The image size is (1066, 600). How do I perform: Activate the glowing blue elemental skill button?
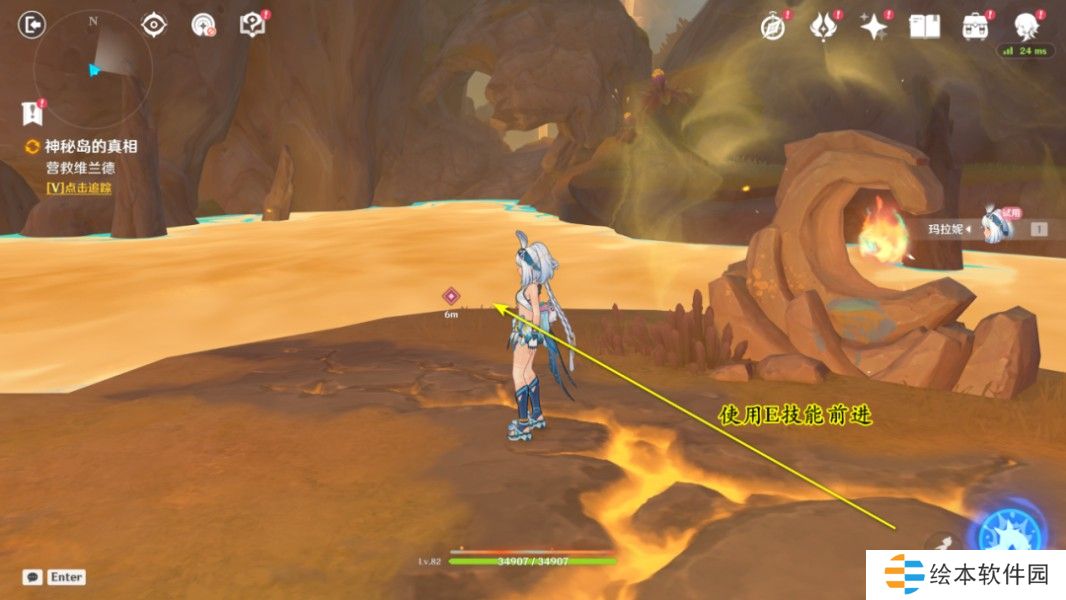[x=1010, y=530]
